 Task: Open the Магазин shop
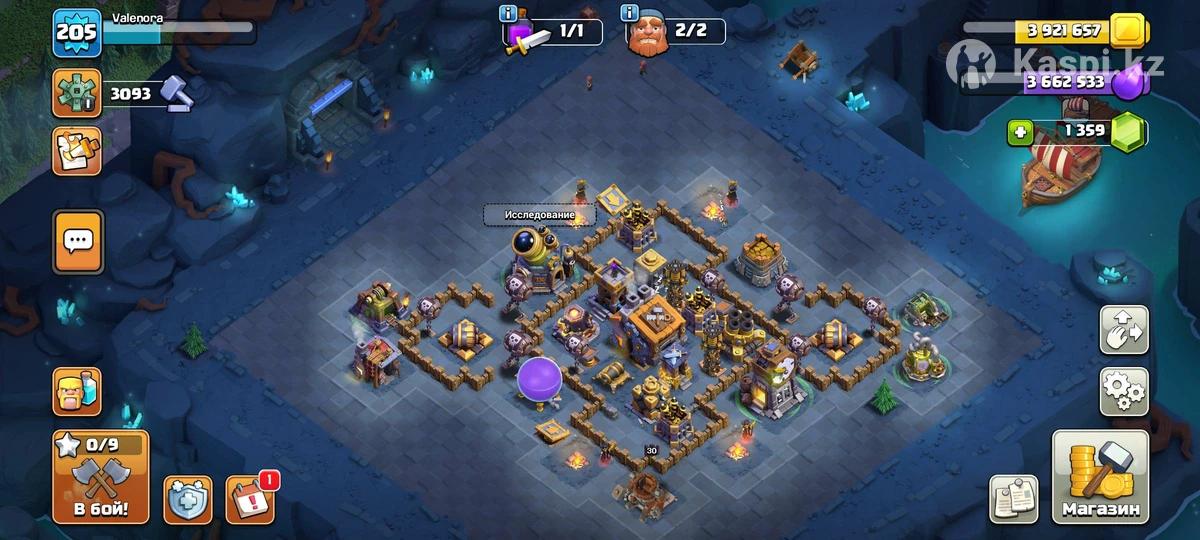1100,480
